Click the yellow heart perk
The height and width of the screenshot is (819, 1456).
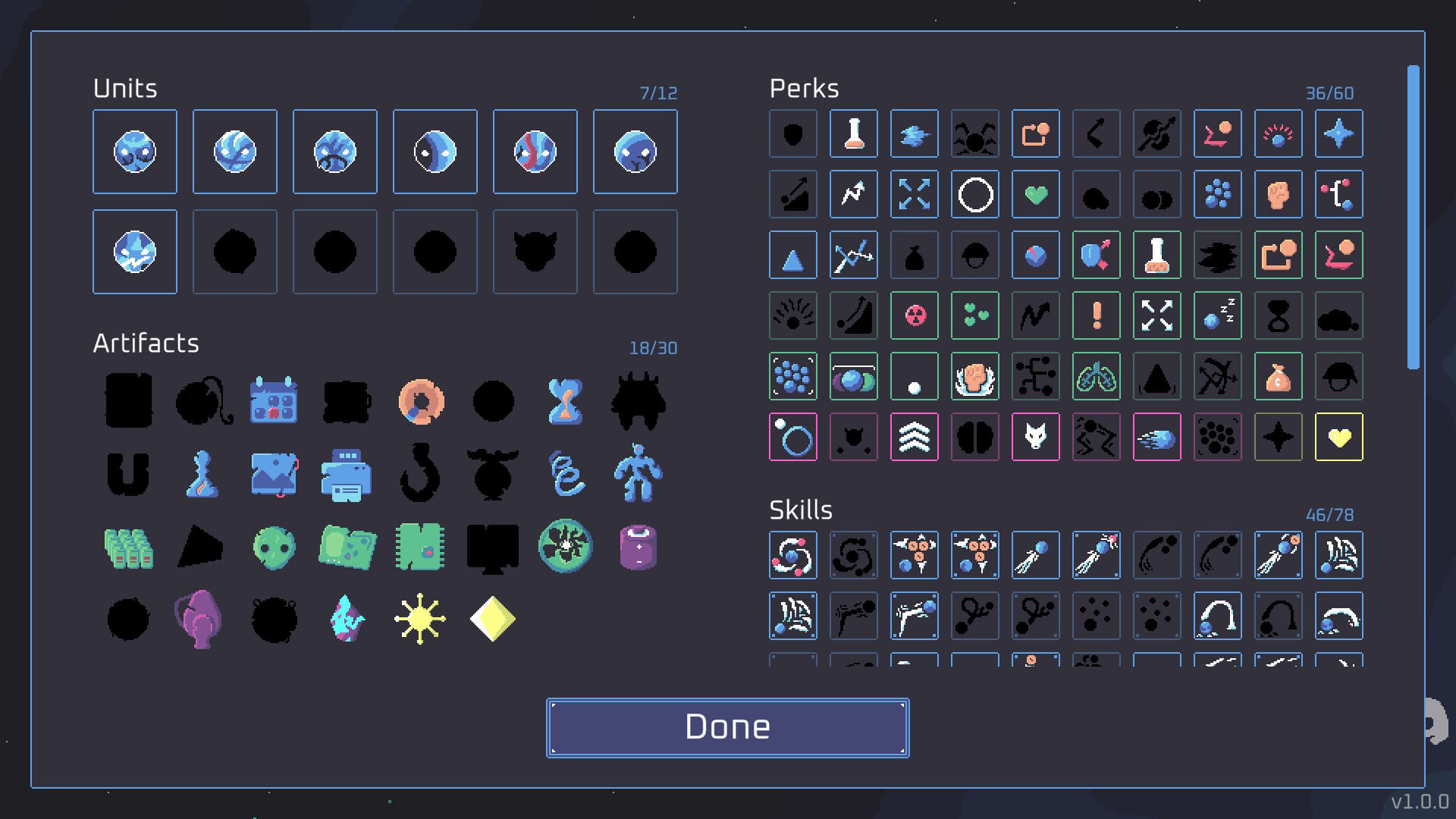point(1339,437)
